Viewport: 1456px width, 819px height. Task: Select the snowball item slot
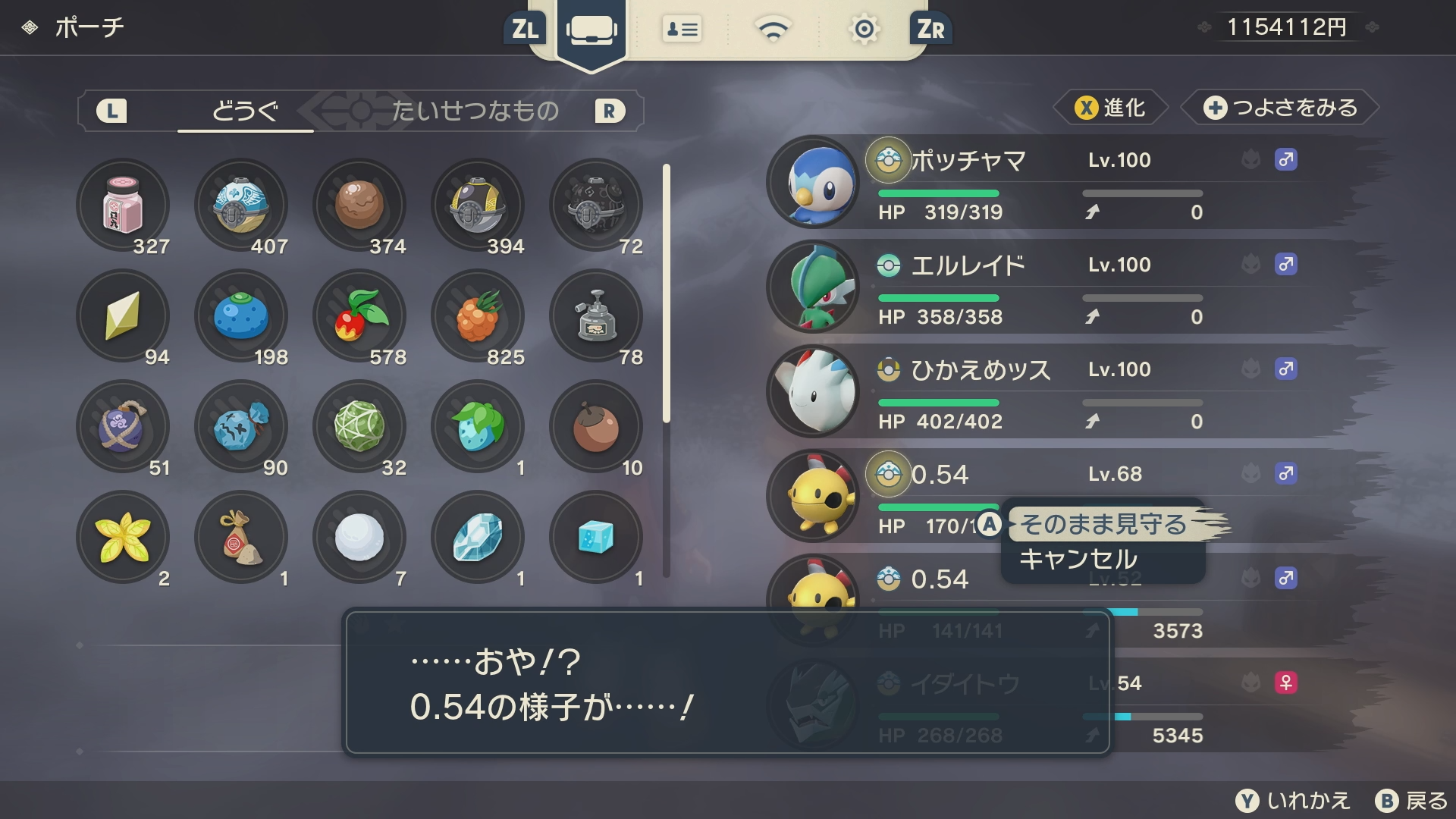point(359,537)
